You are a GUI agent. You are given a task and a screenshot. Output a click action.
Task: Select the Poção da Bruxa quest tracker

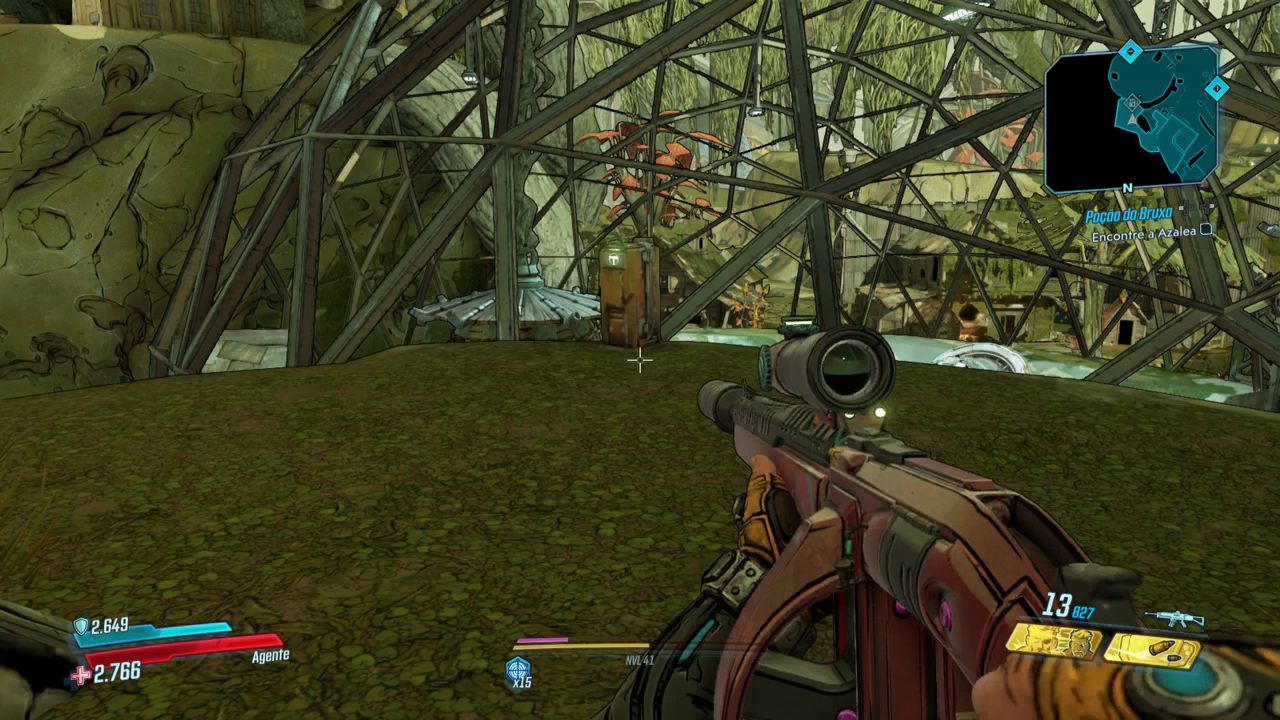[1129, 216]
